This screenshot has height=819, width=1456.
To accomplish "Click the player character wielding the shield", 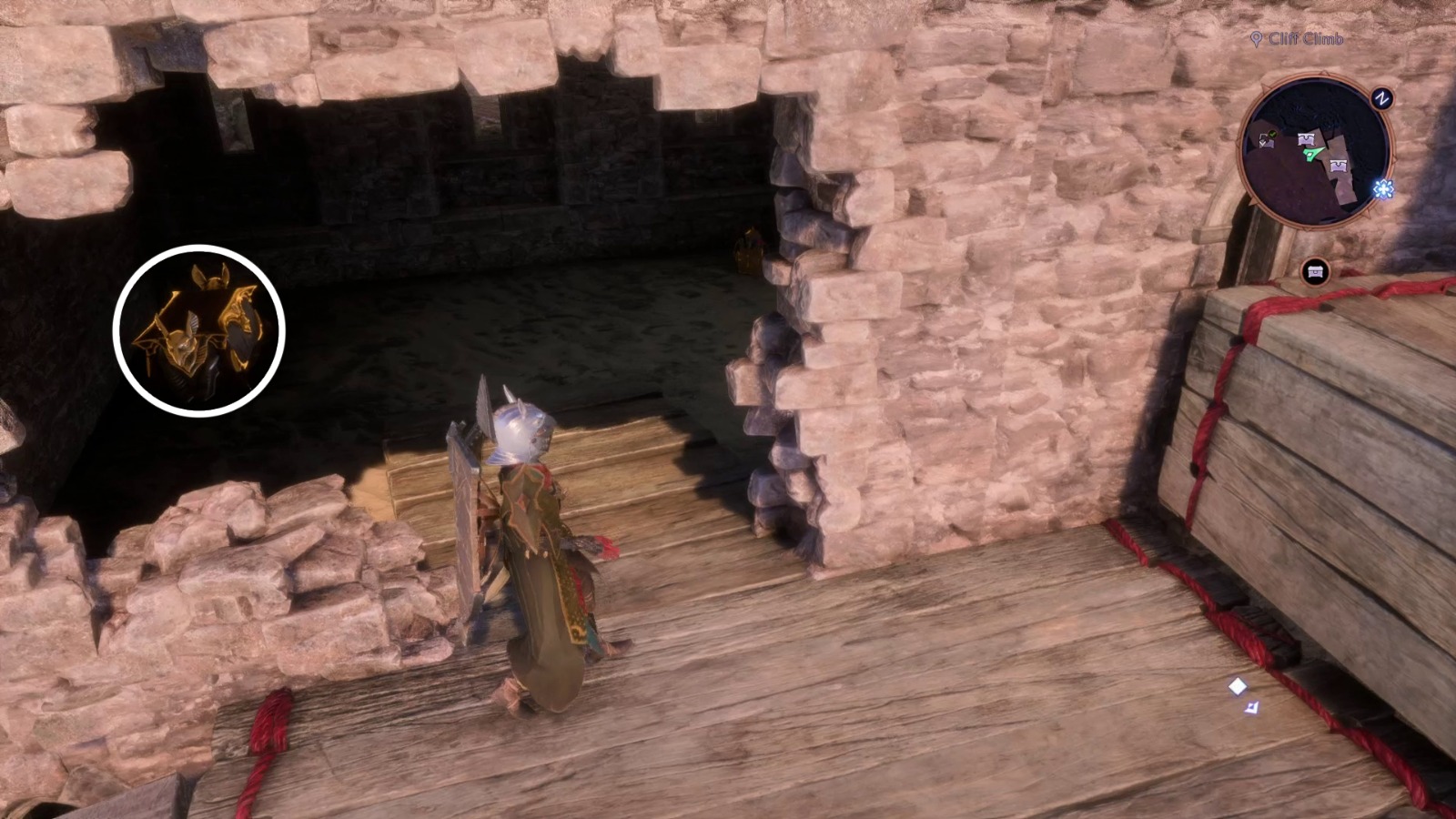I will pyautogui.click(x=528, y=528).
